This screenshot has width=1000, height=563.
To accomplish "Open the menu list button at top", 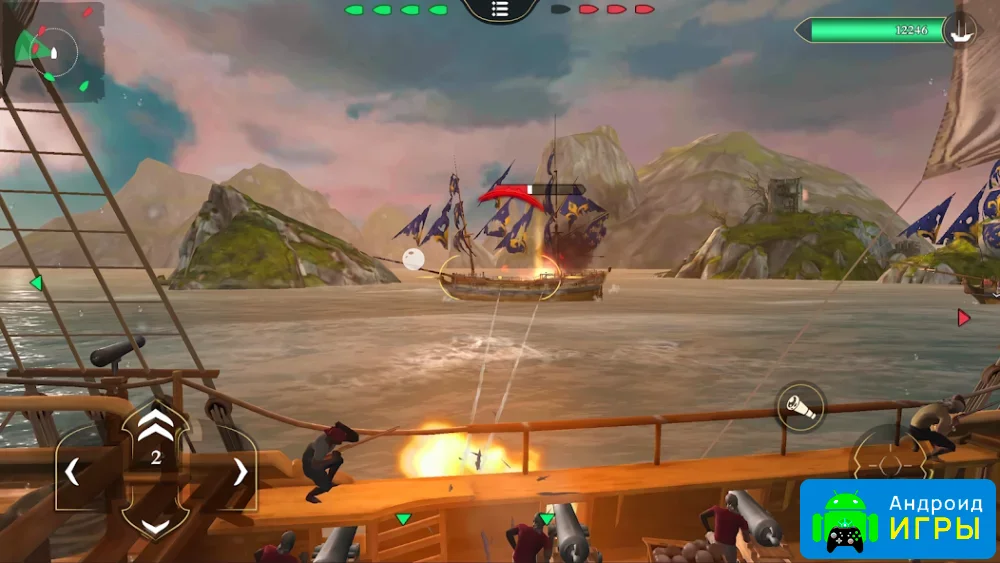I will click(x=500, y=9).
